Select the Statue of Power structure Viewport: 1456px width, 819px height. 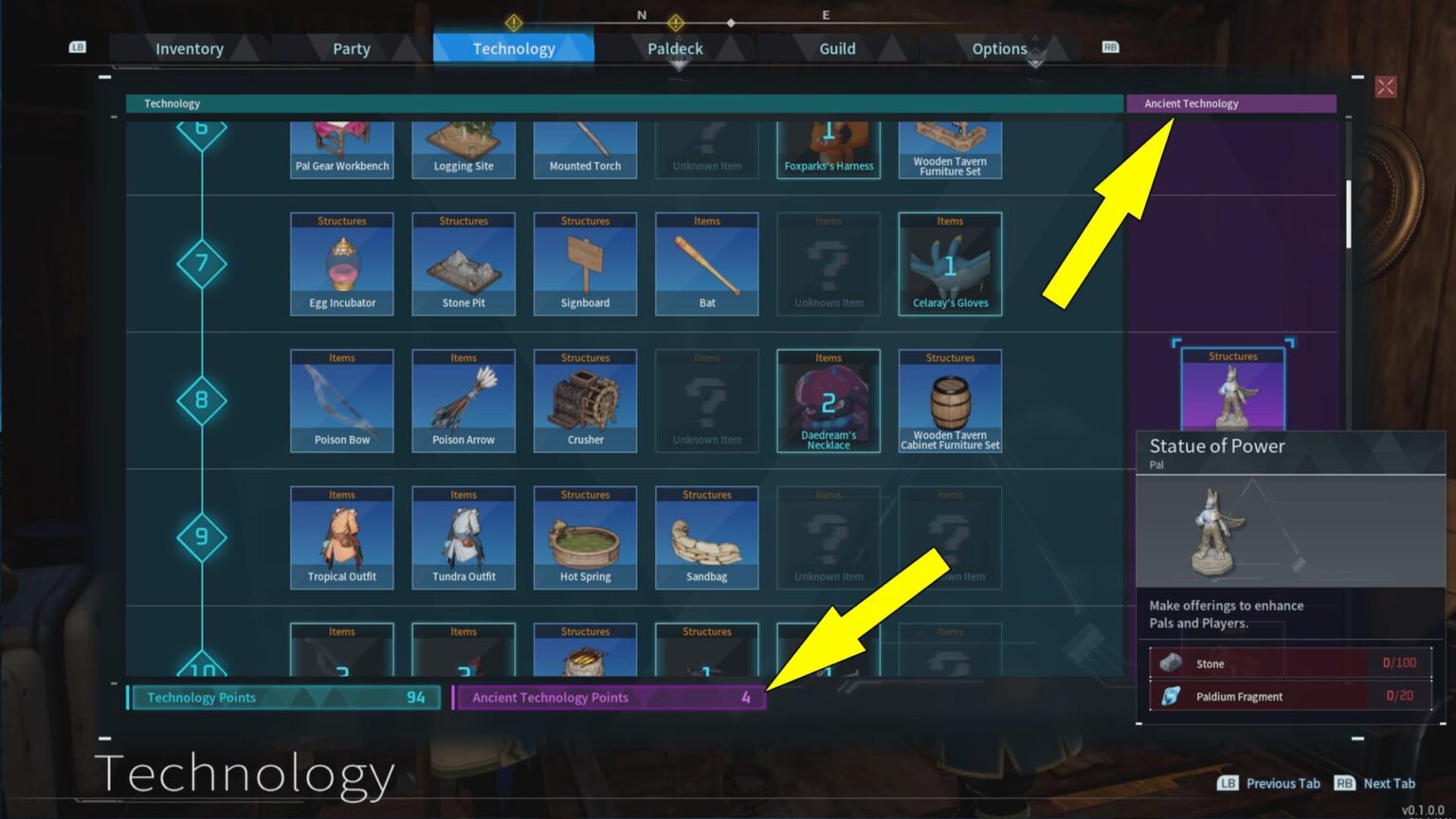point(1231,389)
